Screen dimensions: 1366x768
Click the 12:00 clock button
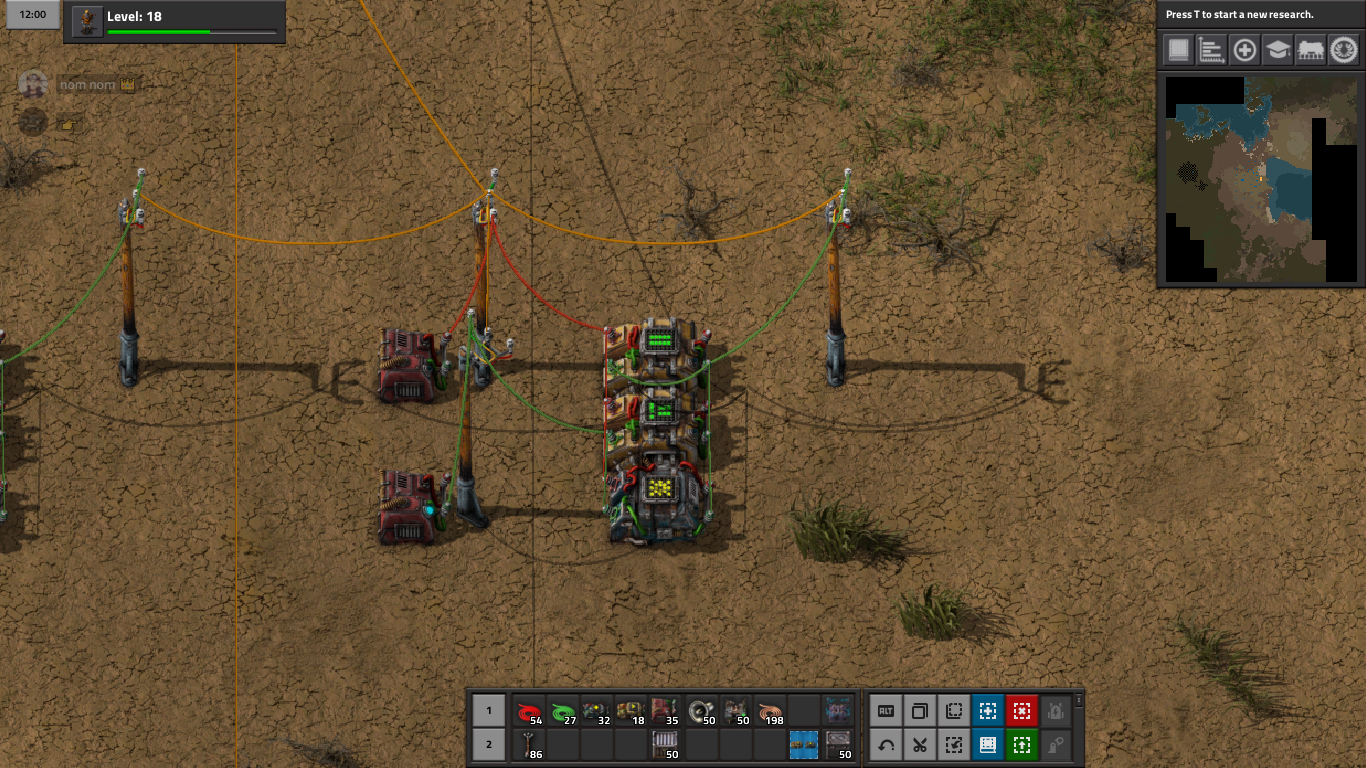pos(33,15)
